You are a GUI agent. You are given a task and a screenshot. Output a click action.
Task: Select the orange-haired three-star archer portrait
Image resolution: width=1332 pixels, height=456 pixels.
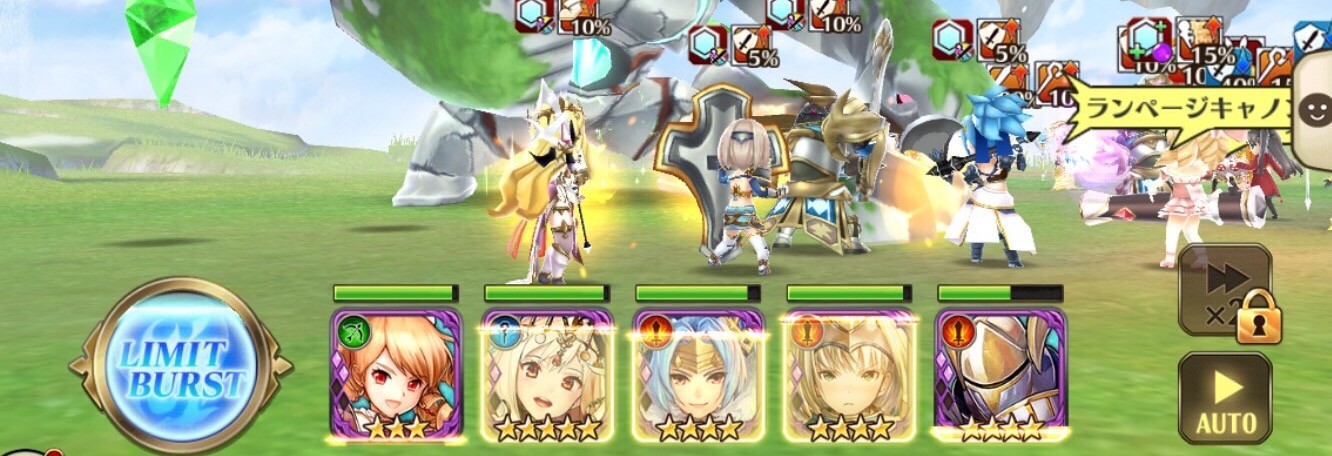click(395, 374)
